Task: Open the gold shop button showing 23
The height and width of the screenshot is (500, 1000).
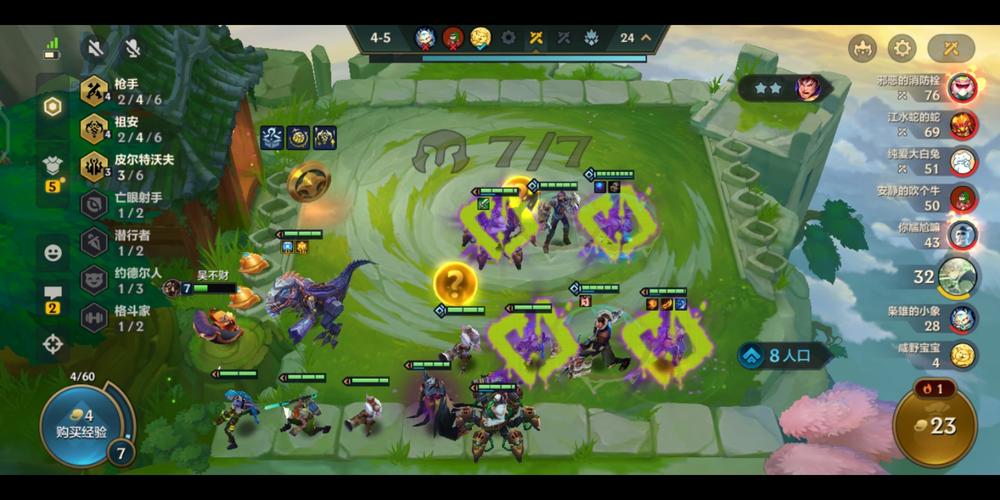Action: 934,425
